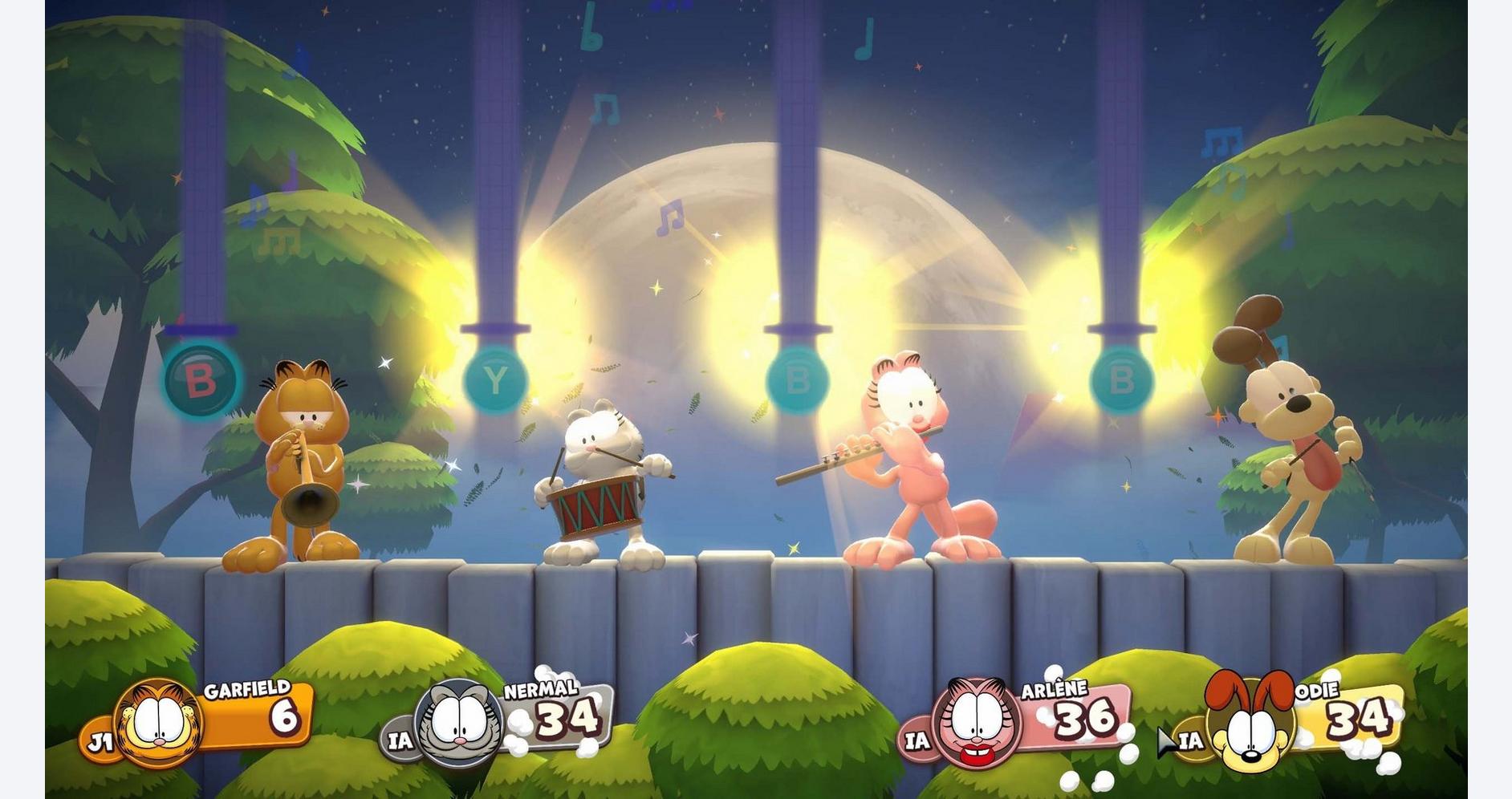The height and width of the screenshot is (799, 1512).
Task: Select Garfield's player portrait
Action: coord(159,722)
